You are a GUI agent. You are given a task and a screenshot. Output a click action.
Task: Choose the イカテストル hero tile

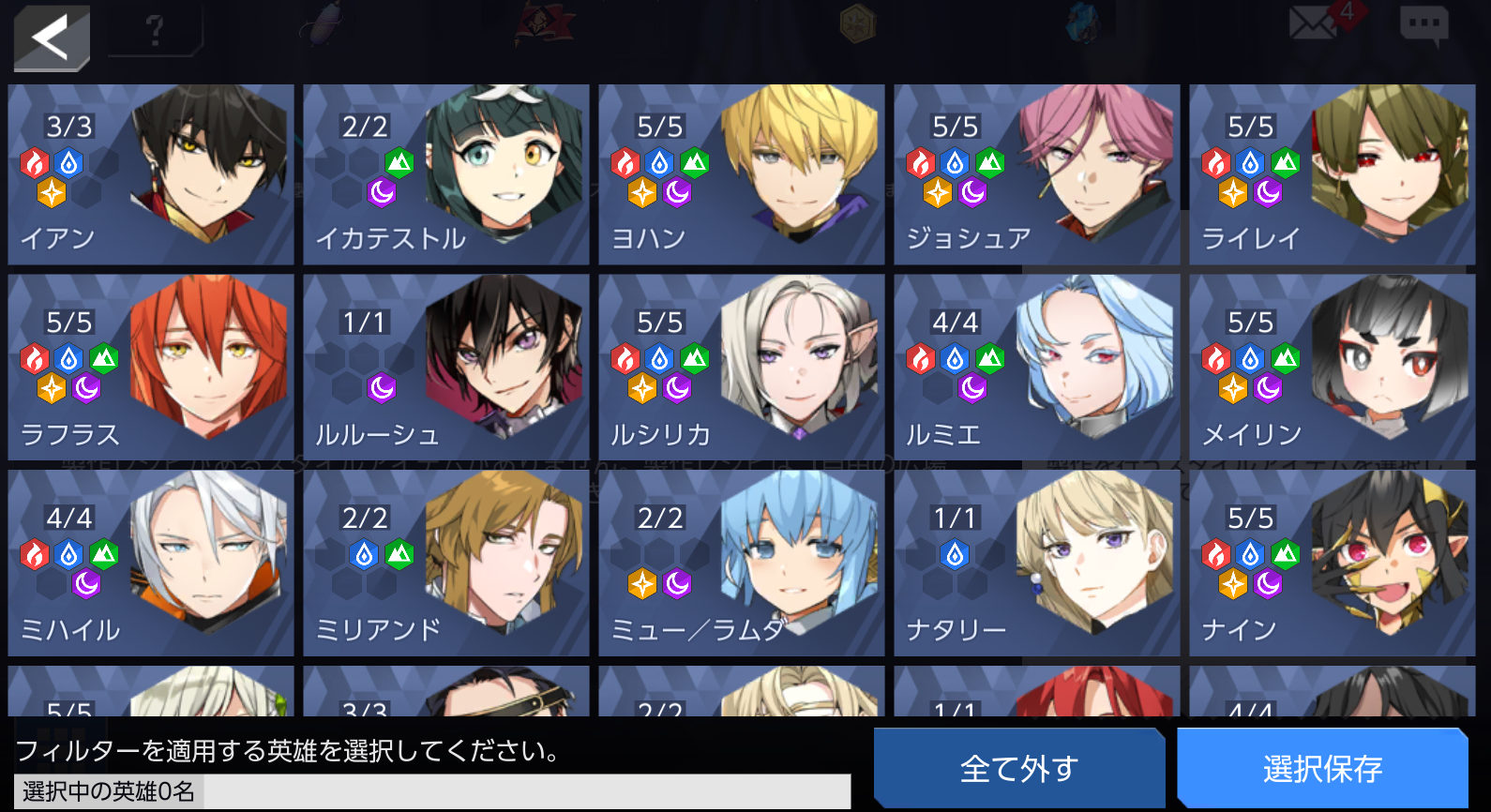point(445,174)
